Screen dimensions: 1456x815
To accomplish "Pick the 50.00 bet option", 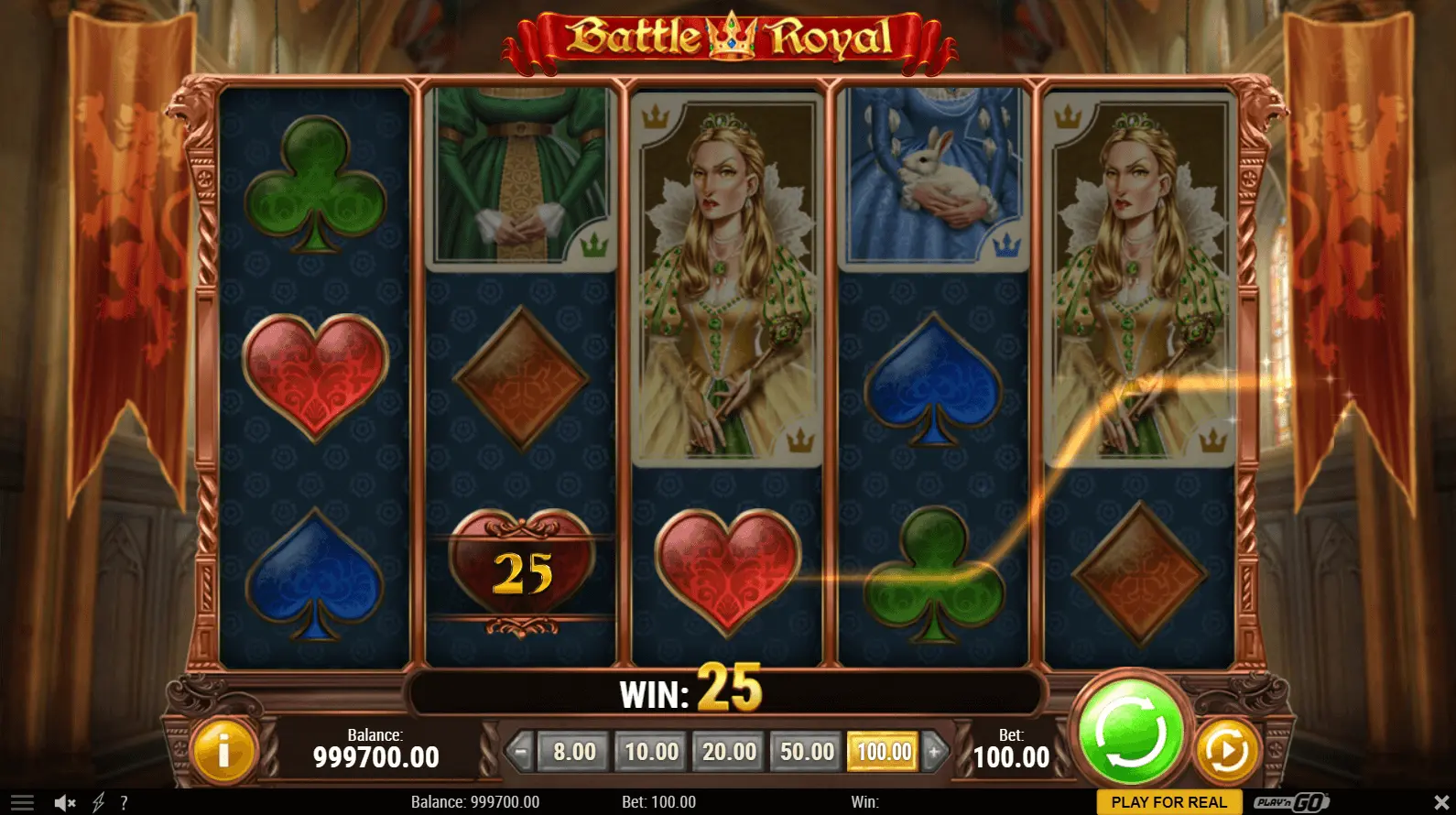I will pos(807,752).
